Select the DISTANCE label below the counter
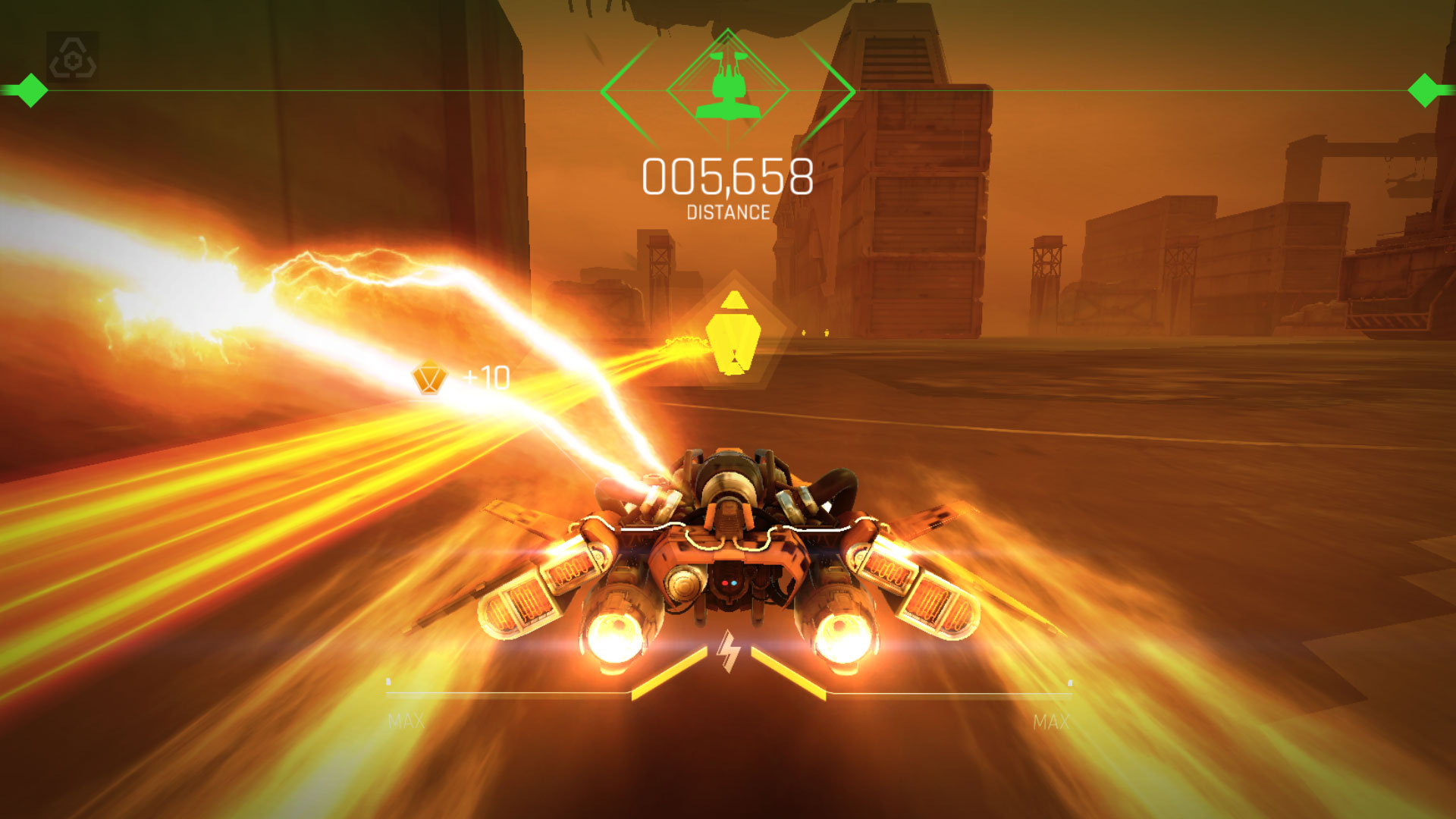This screenshot has width=1456, height=819. [x=726, y=213]
